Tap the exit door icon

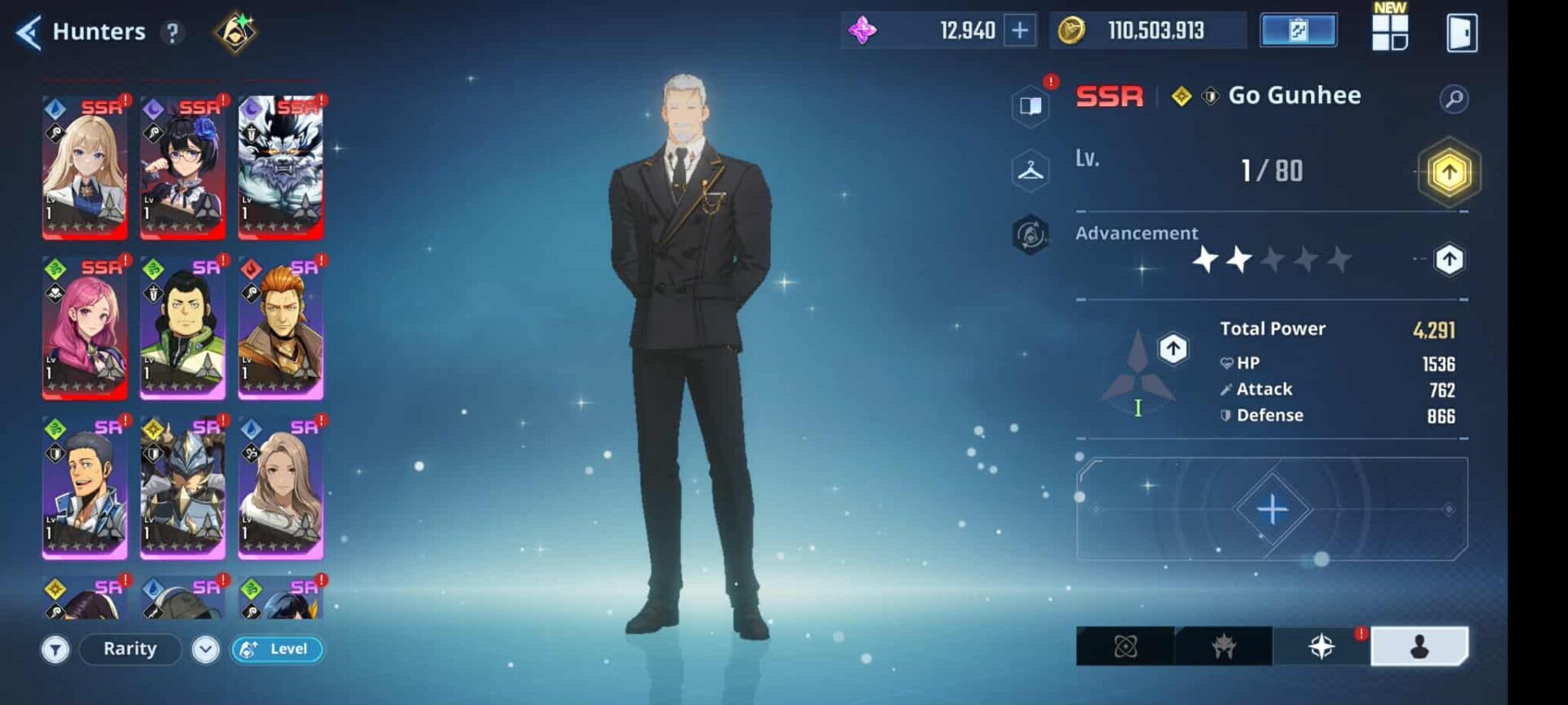[1461, 33]
